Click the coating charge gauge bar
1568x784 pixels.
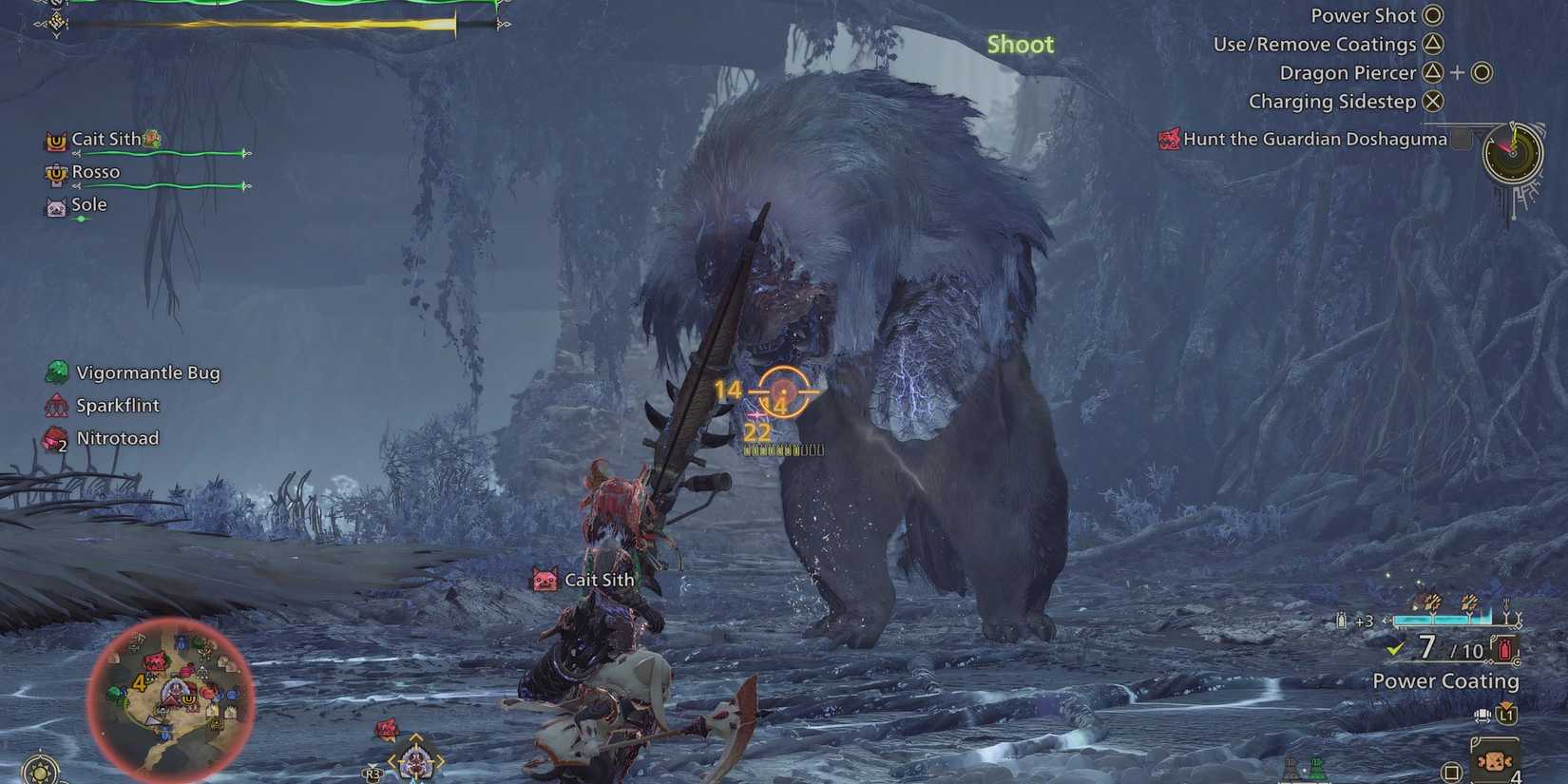click(x=1442, y=620)
